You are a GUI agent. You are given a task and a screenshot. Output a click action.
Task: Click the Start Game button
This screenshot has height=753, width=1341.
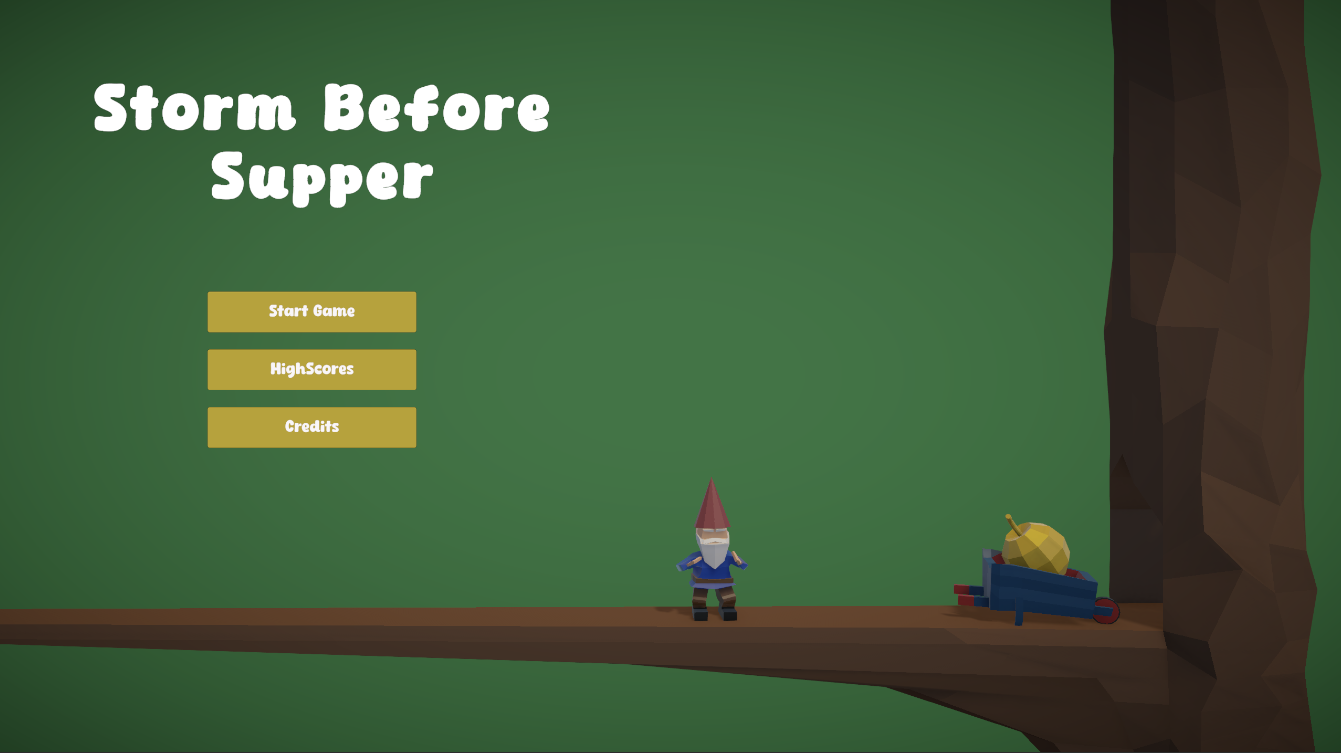pyautogui.click(x=311, y=311)
